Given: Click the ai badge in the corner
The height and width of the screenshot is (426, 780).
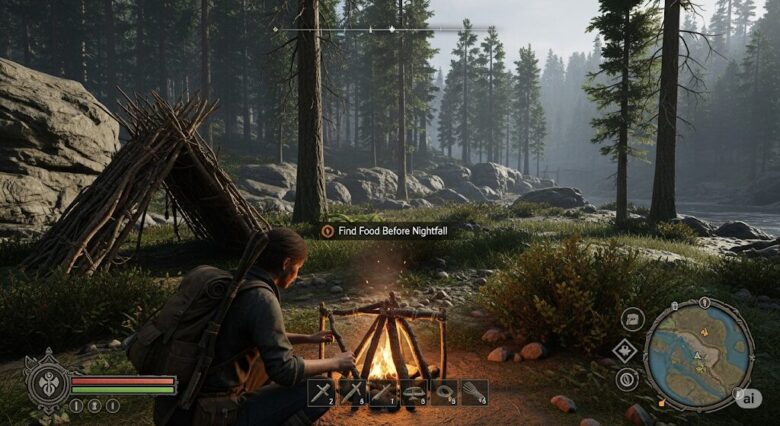Looking at the screenshot, I should [x=747, y=398].
